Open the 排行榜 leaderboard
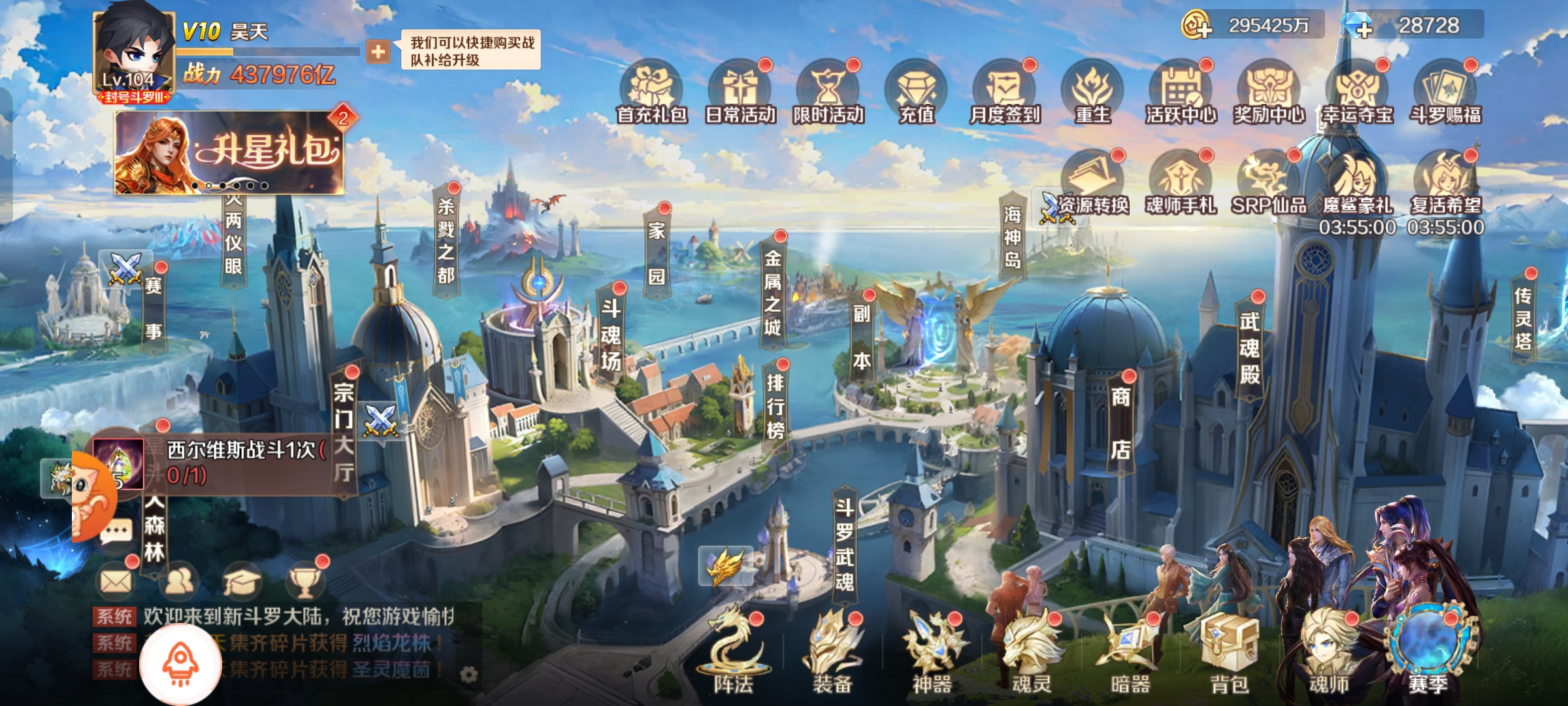1568x706 pixels. pyautogui.click(x=775, y=405)
